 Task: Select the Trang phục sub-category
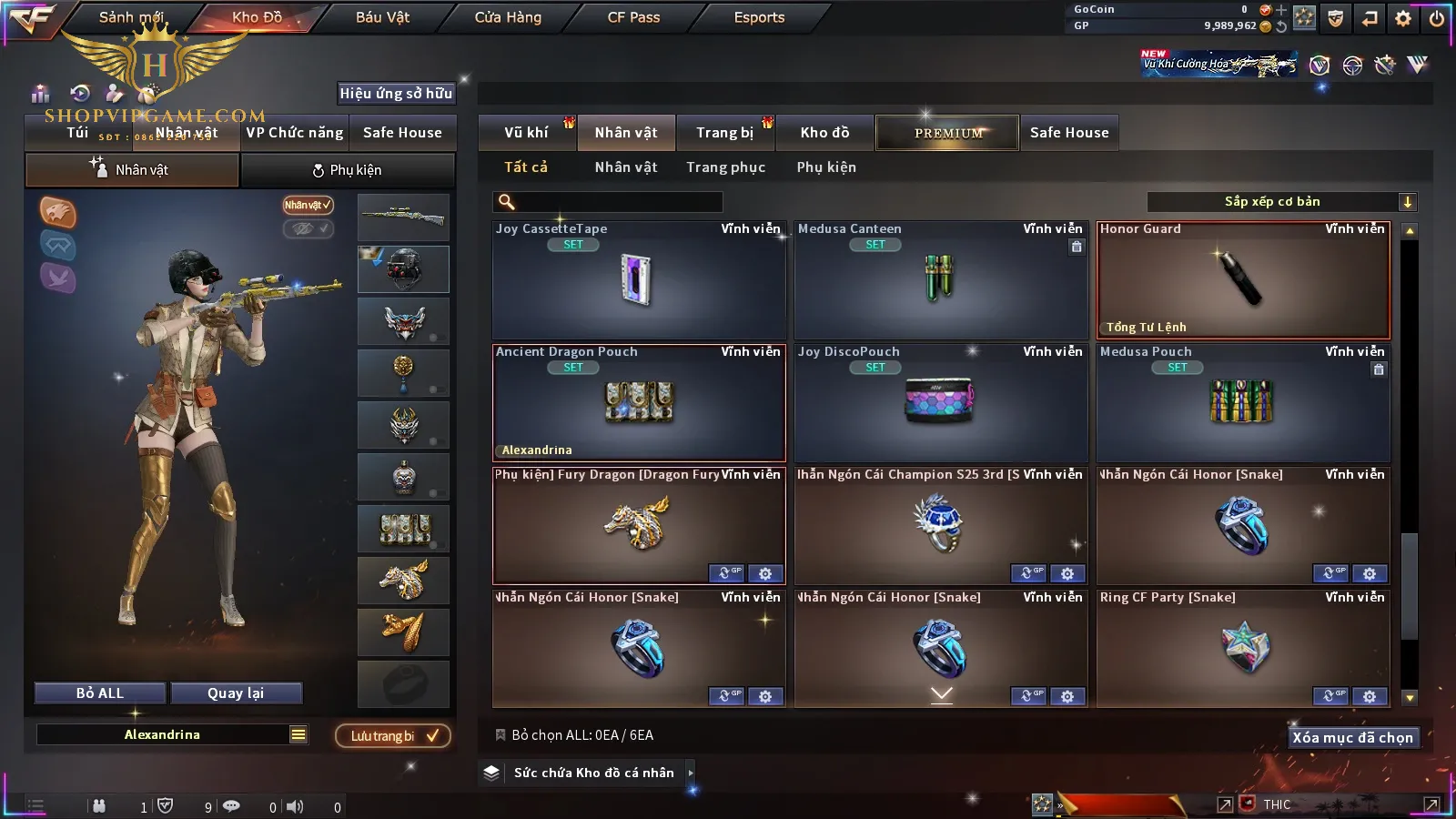[725, 167]
